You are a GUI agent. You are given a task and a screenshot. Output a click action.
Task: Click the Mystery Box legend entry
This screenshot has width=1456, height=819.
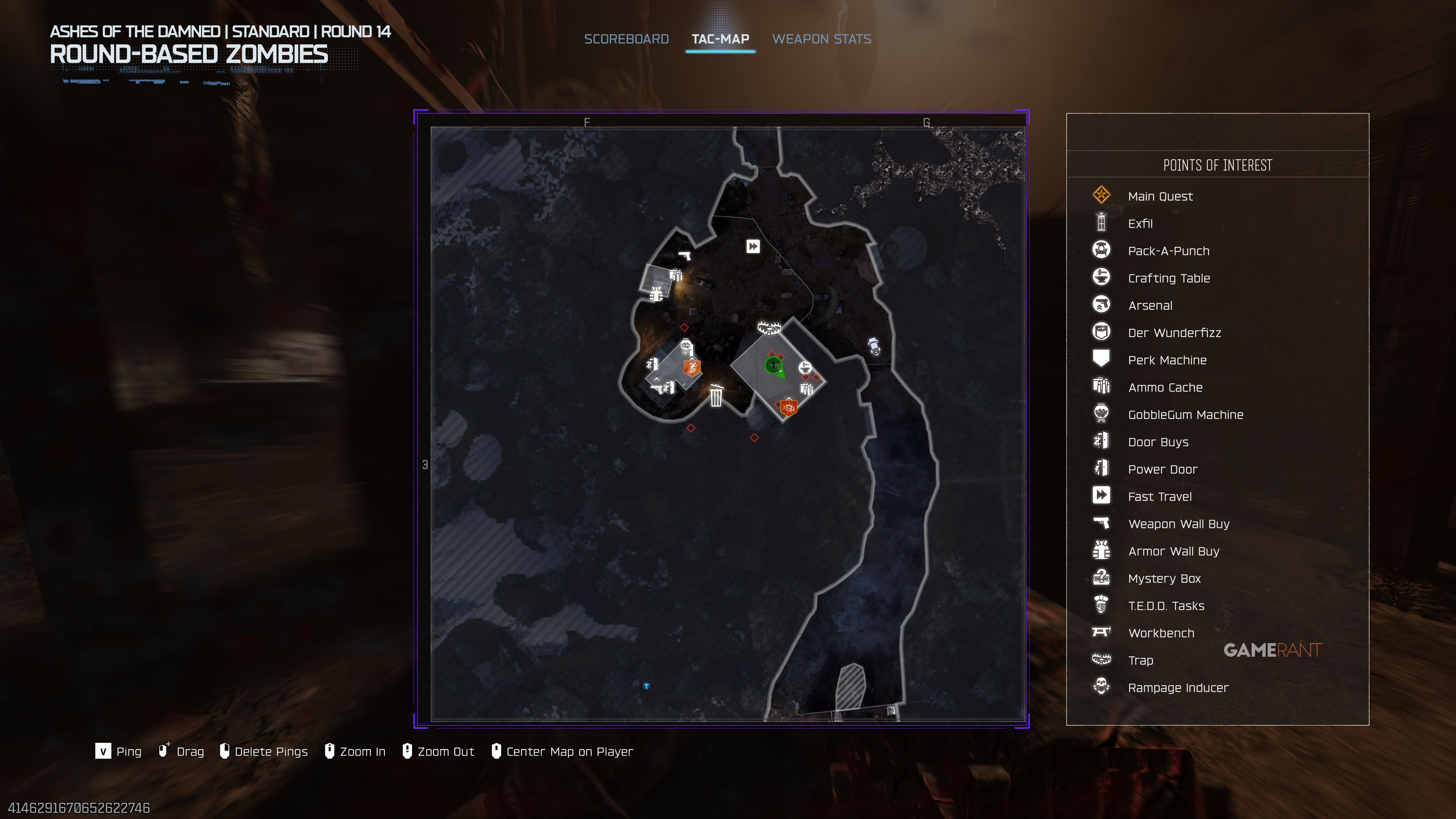pyautogui.click(x=1164, y=579)
